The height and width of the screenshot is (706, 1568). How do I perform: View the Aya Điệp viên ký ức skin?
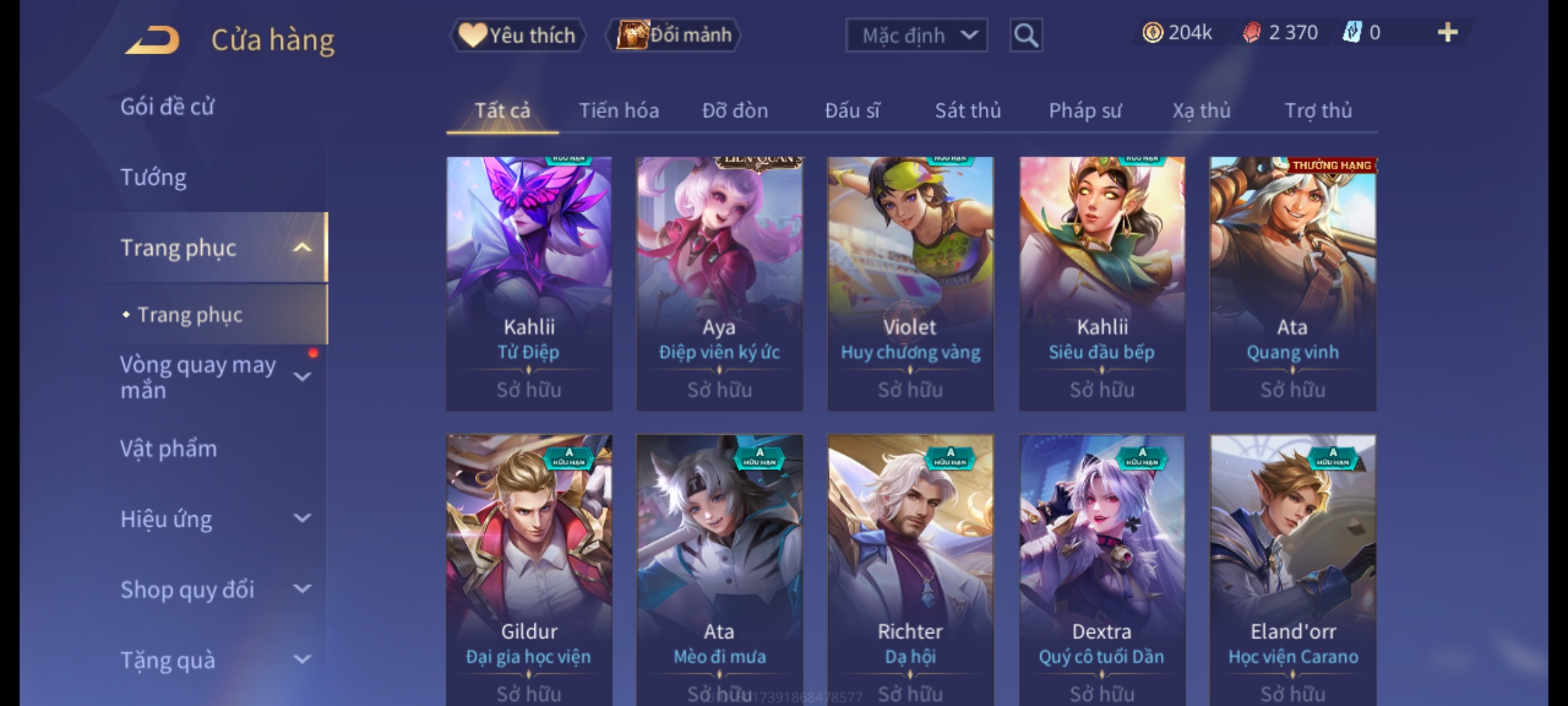click(719, 283)
